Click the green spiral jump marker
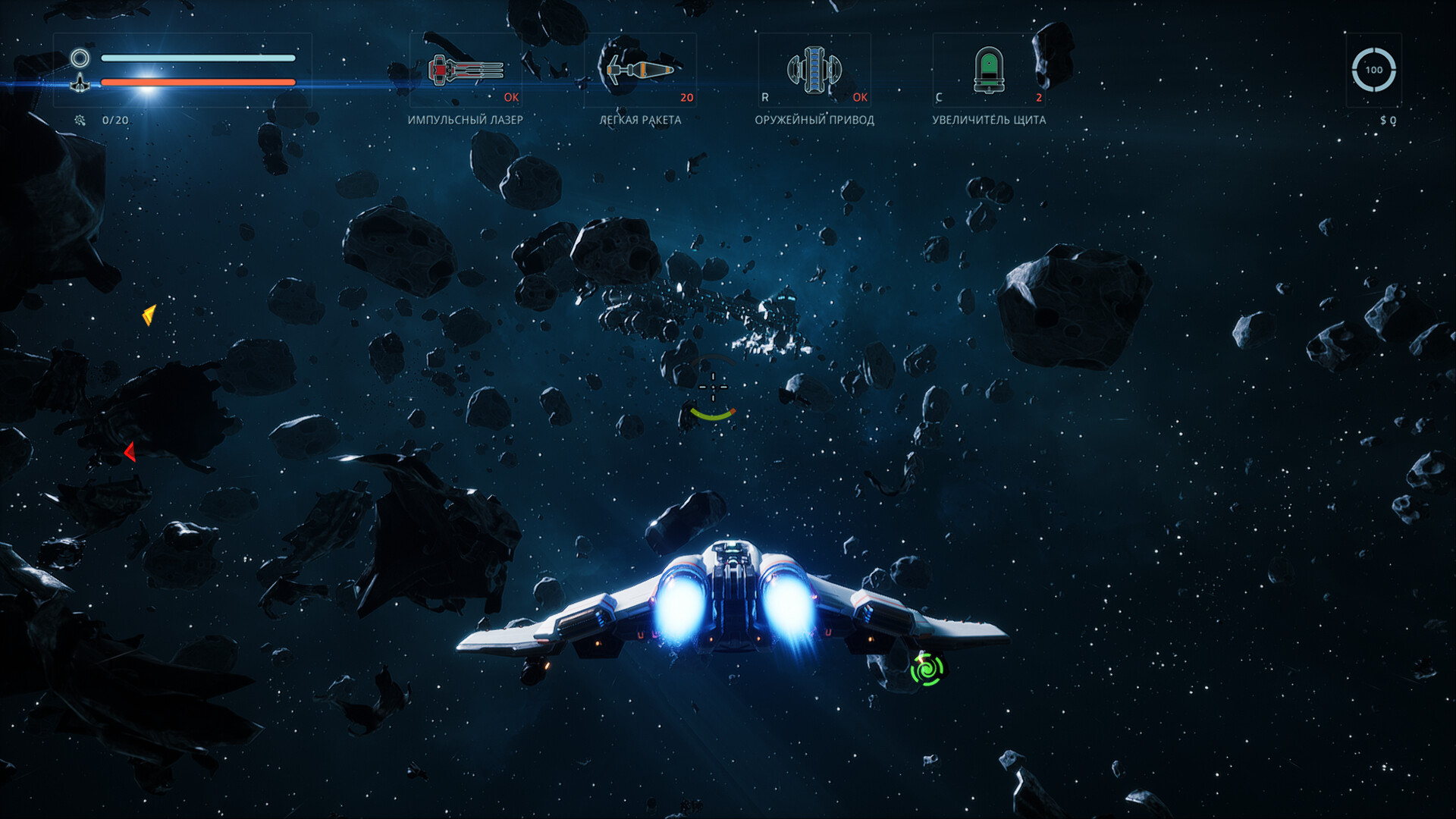 point(927,670)
